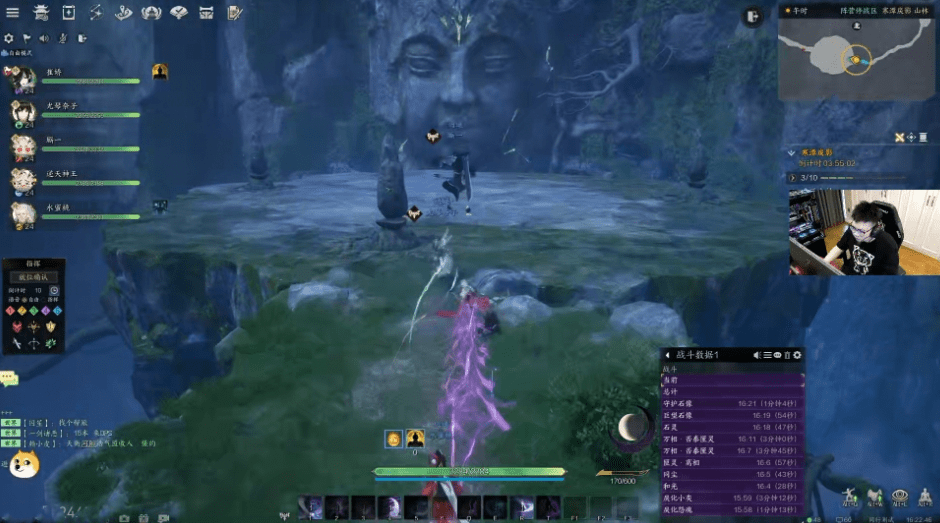This screenshot has height=523, width=940.
Task: Toggle the team voice speaker icon
Action: (x=45, y=39)
